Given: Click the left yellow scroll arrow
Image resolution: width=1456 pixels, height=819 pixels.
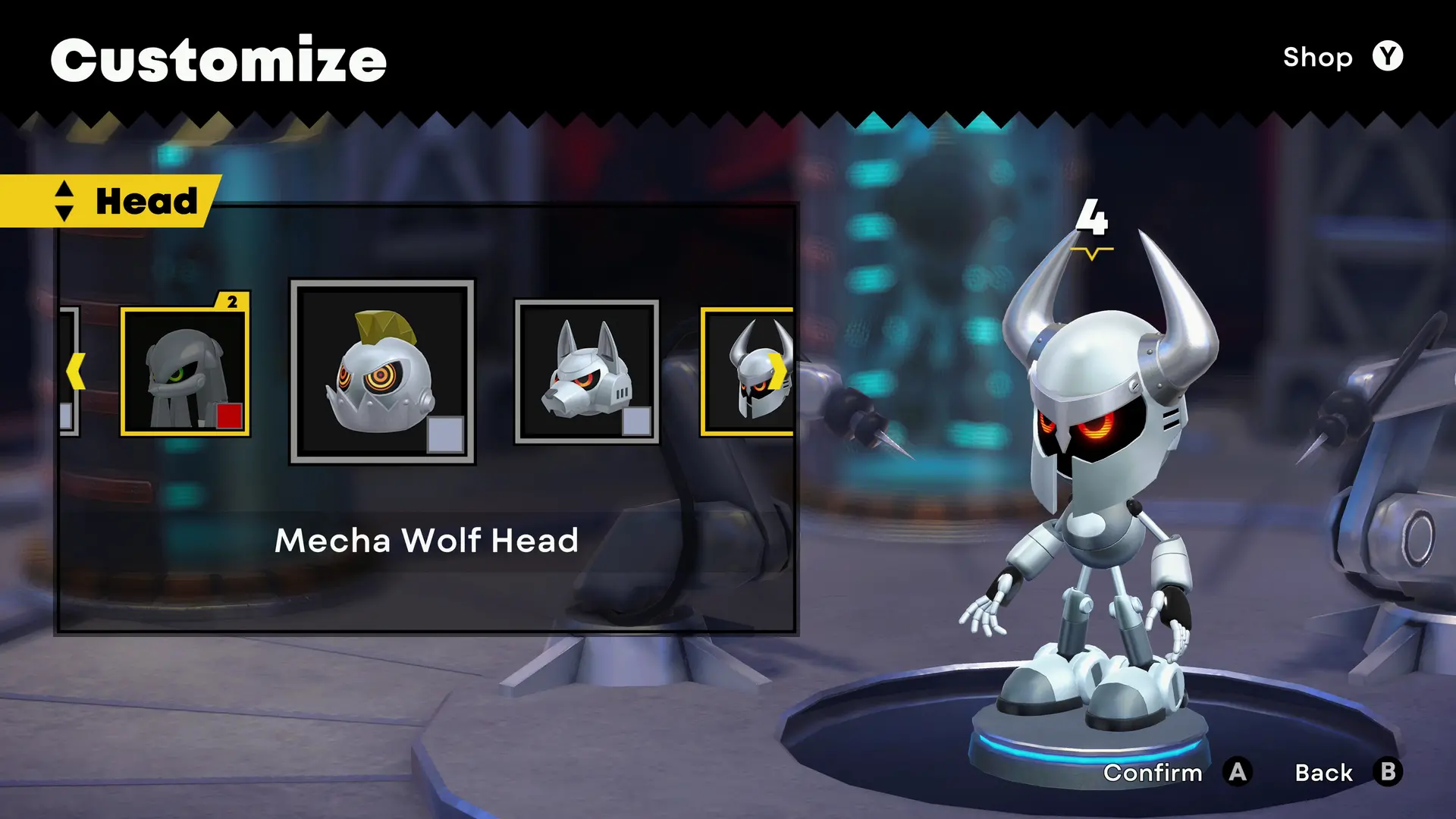Looking at the screenshot, I should click(x=75, y=372).
